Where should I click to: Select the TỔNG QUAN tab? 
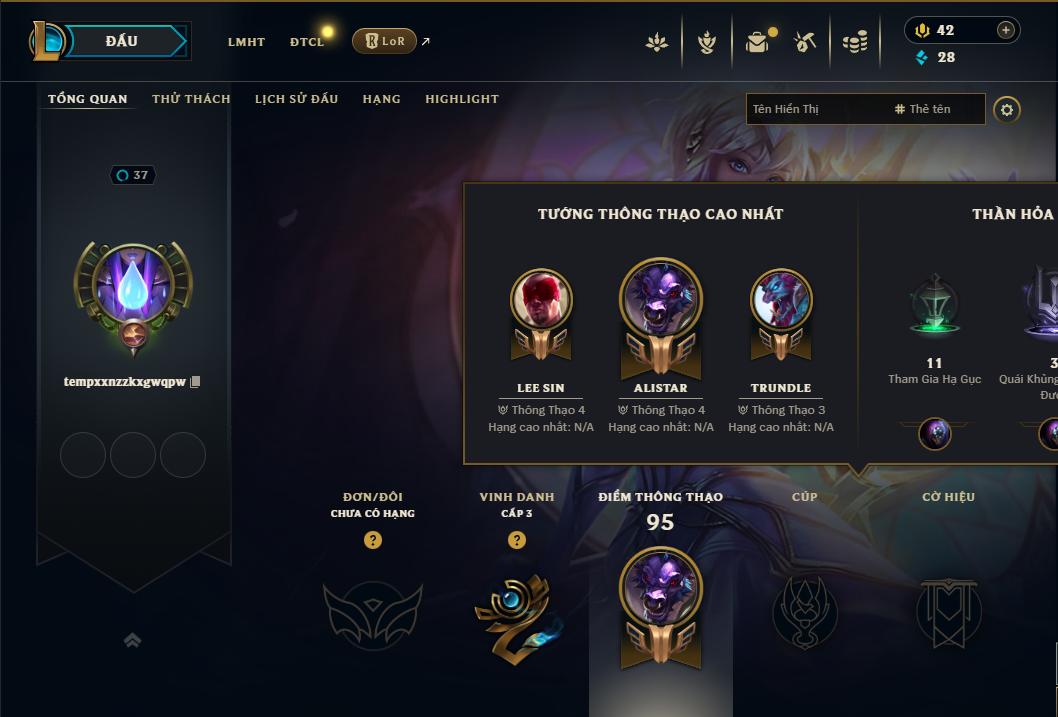click(88, 99)
